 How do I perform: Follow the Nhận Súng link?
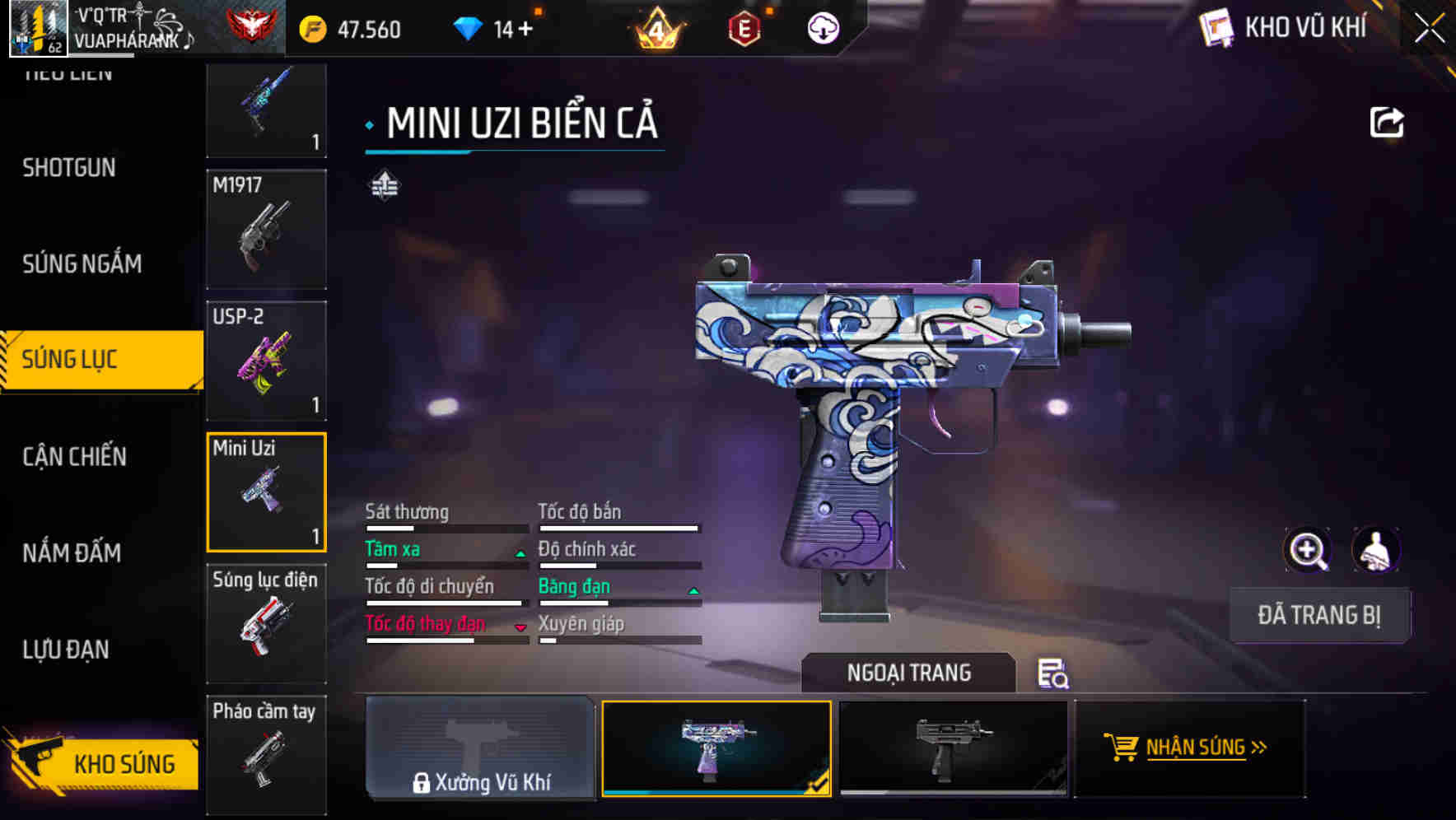1189,748
